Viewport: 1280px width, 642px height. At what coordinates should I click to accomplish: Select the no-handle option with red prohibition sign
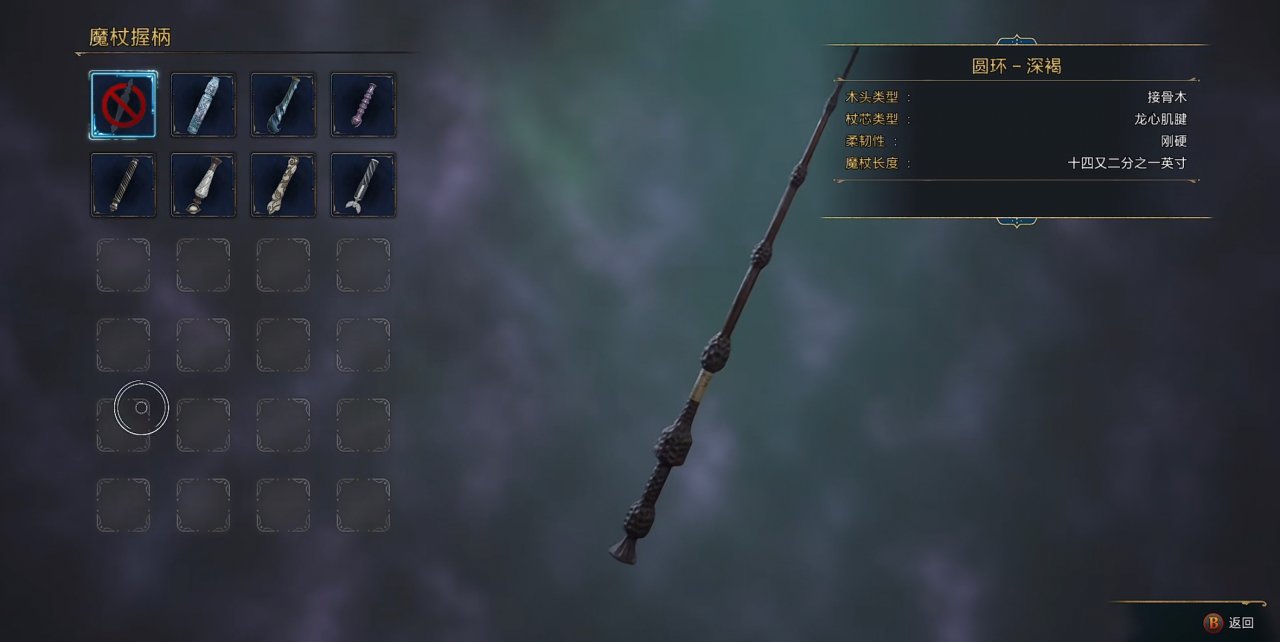pos(123,104)
